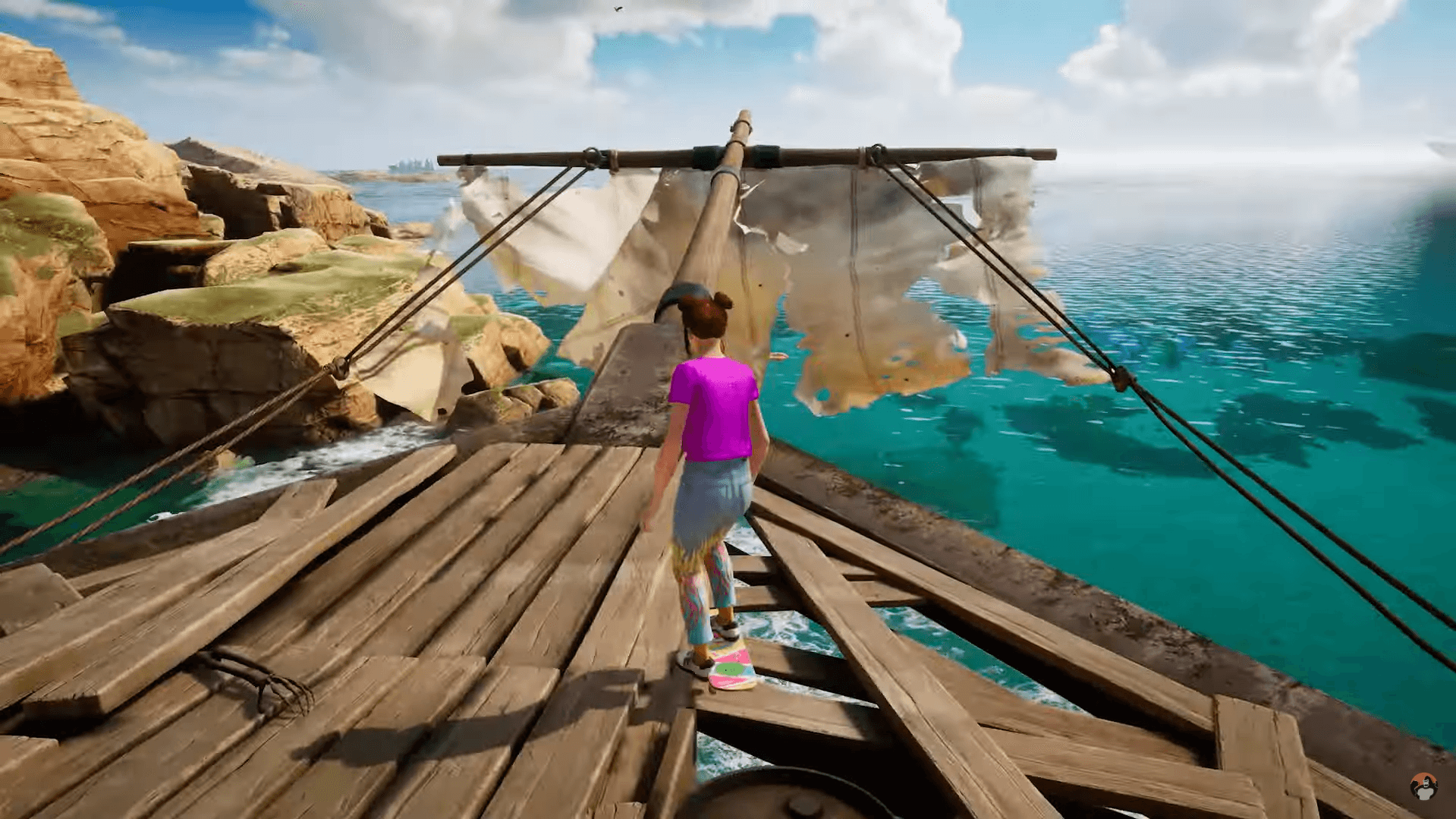Click the gorilla channel watermark icon
The width and height of the screenshot is (1456, 819).
pyautogui.click(x=1423, y=787)
